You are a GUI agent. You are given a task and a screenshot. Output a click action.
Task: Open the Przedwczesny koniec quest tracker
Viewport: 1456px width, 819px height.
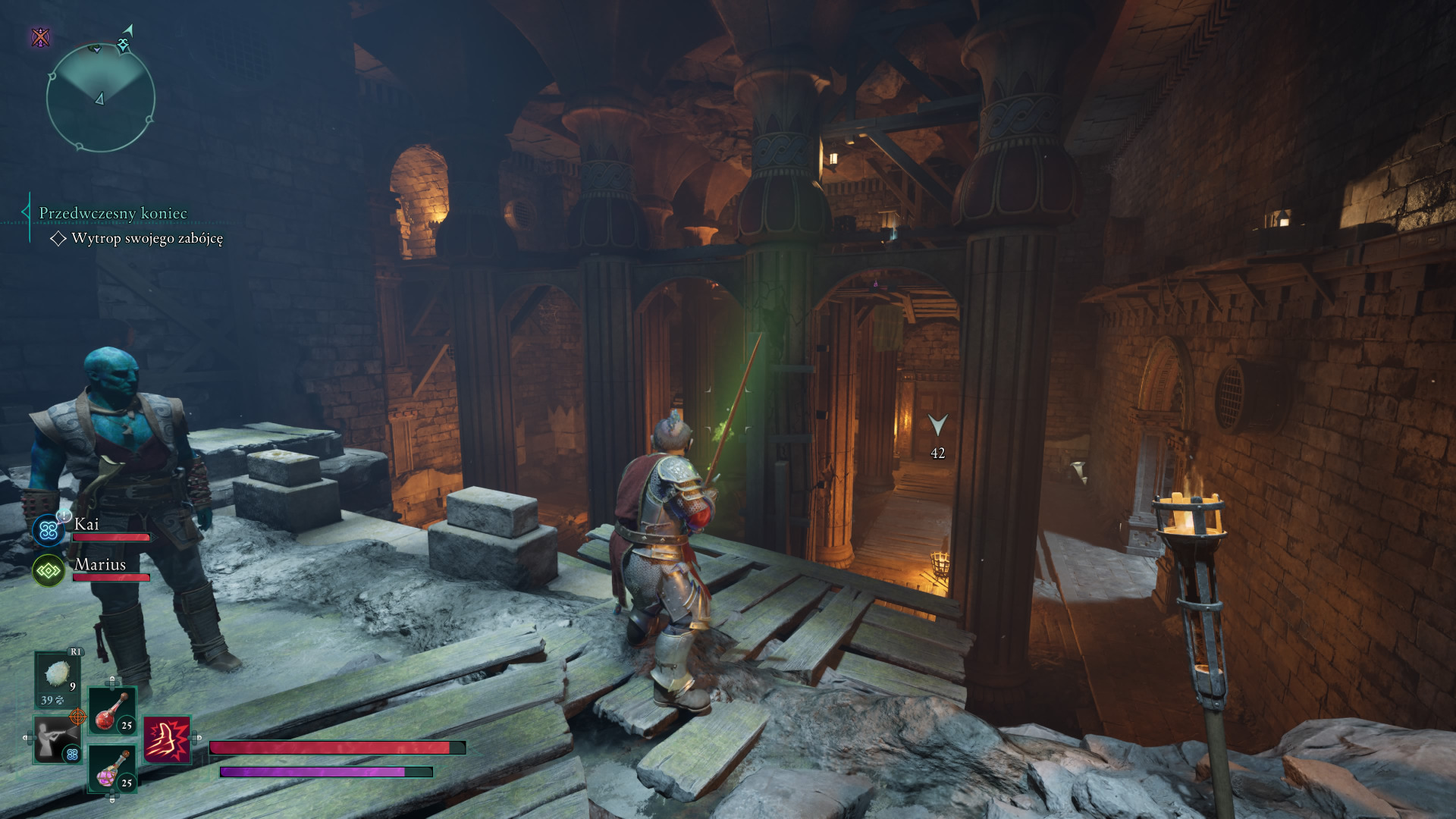tap(113, 213)
